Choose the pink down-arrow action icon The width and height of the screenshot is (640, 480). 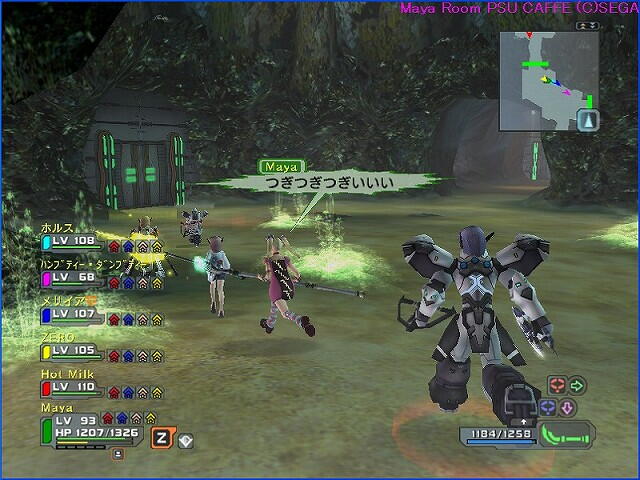565,407
